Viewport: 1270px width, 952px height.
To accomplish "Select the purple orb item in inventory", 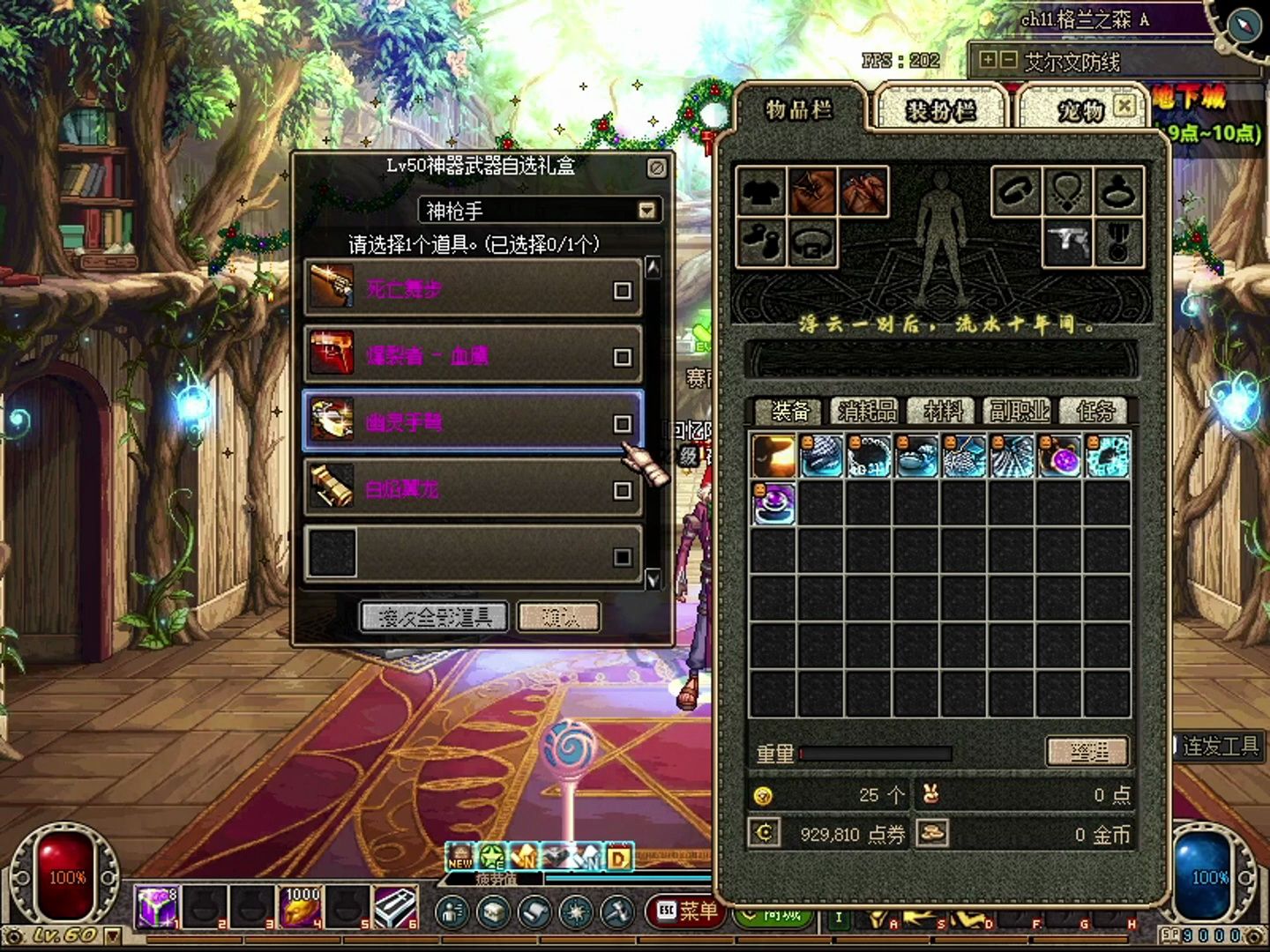I will click(x=1061, y=457).
